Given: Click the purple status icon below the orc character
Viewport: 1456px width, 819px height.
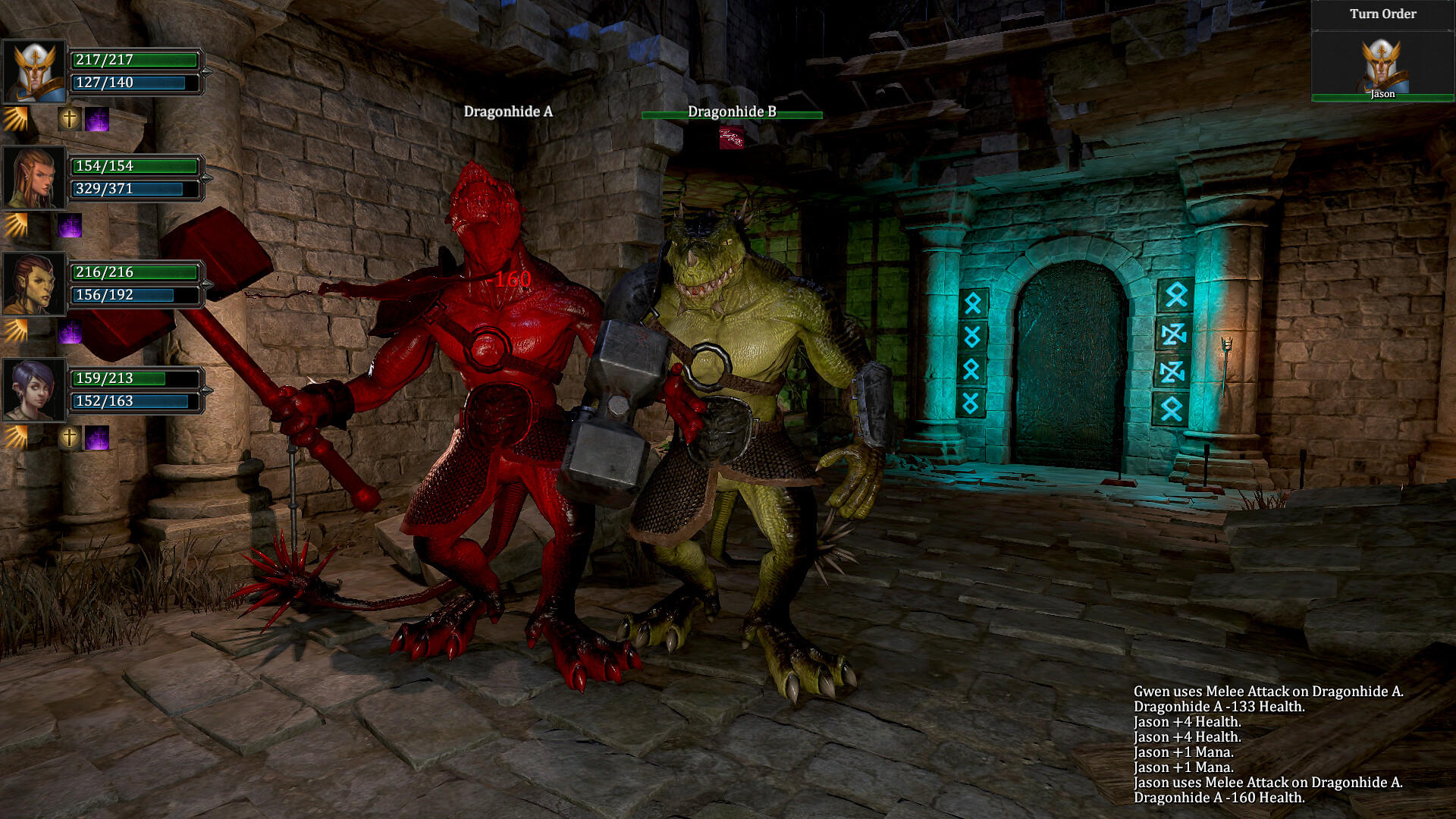Looking at the screenshot, I should tap(70, 331).
